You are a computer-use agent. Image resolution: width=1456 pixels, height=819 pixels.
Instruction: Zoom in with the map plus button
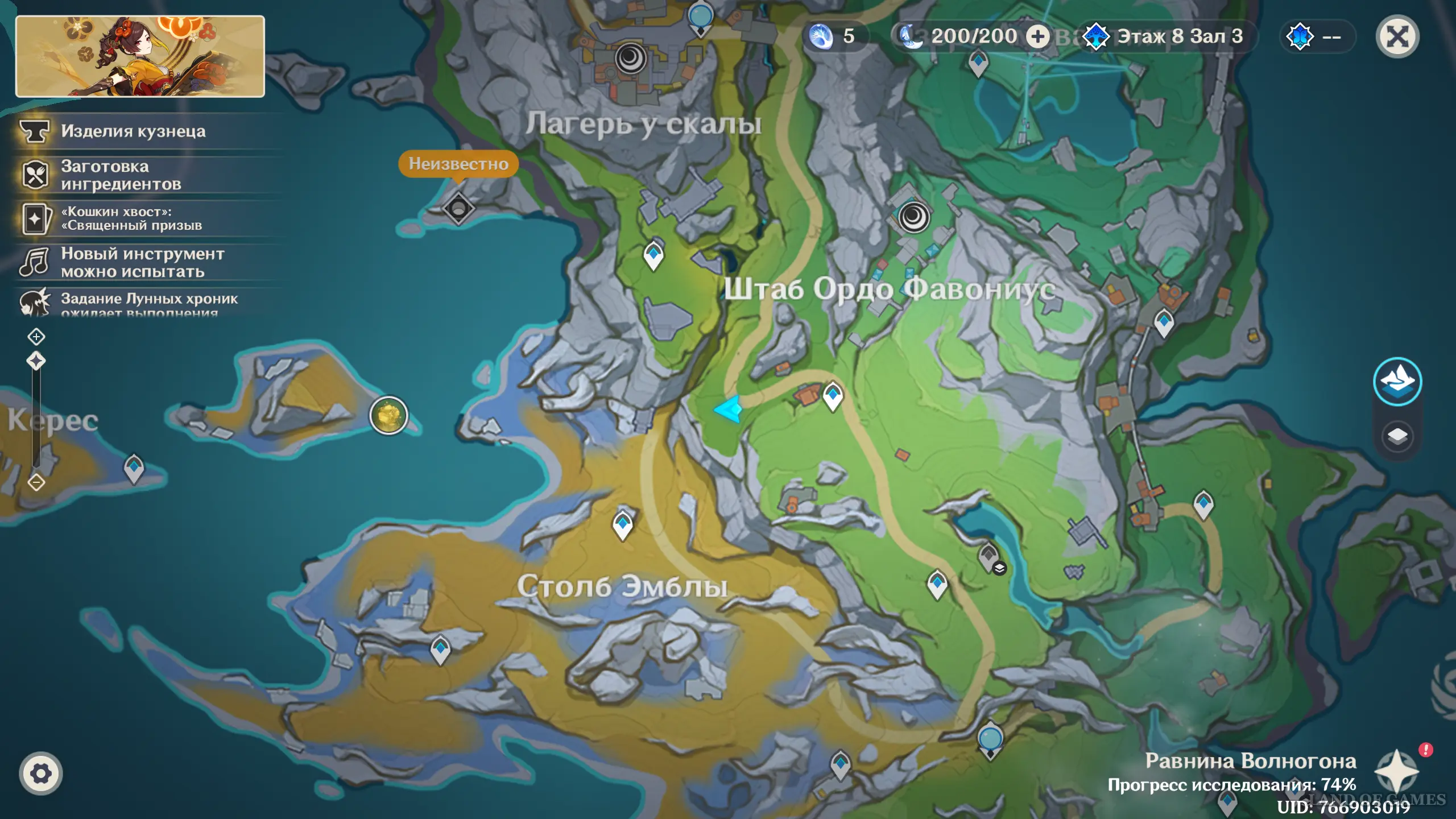point(36,337)
